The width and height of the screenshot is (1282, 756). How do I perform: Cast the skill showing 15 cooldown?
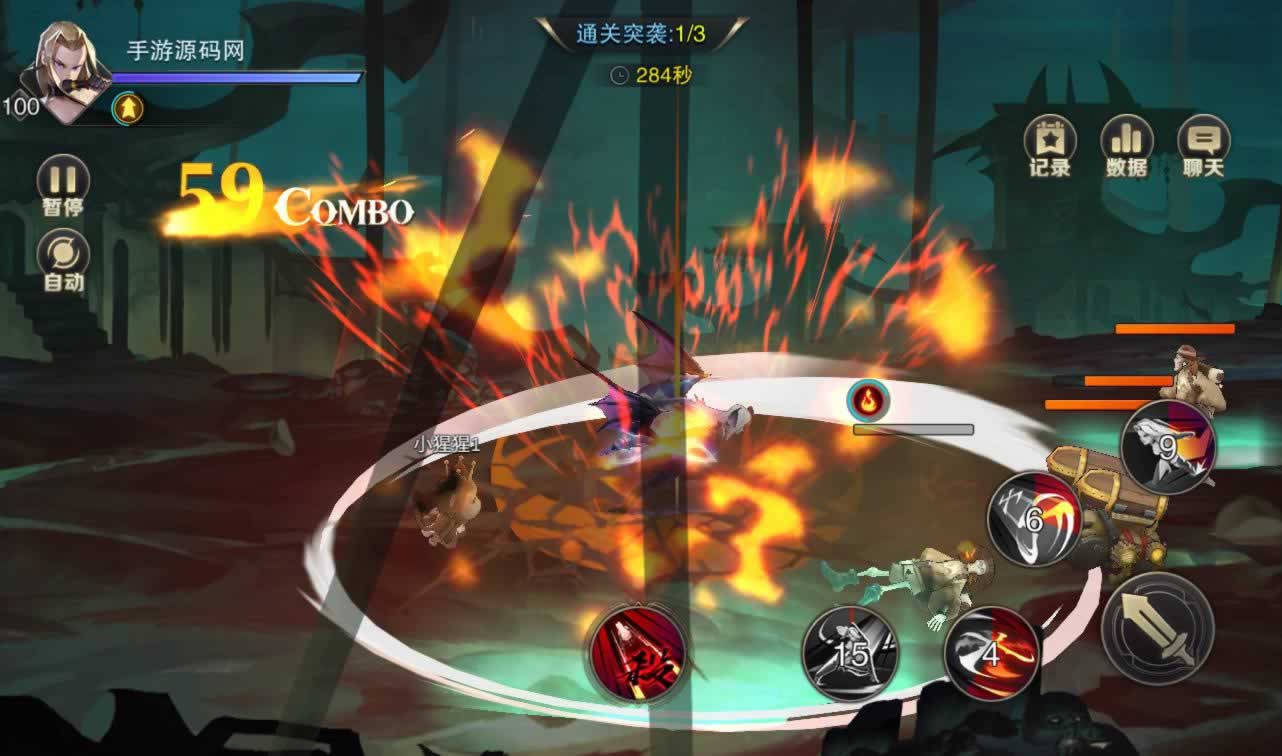(850, 653)
